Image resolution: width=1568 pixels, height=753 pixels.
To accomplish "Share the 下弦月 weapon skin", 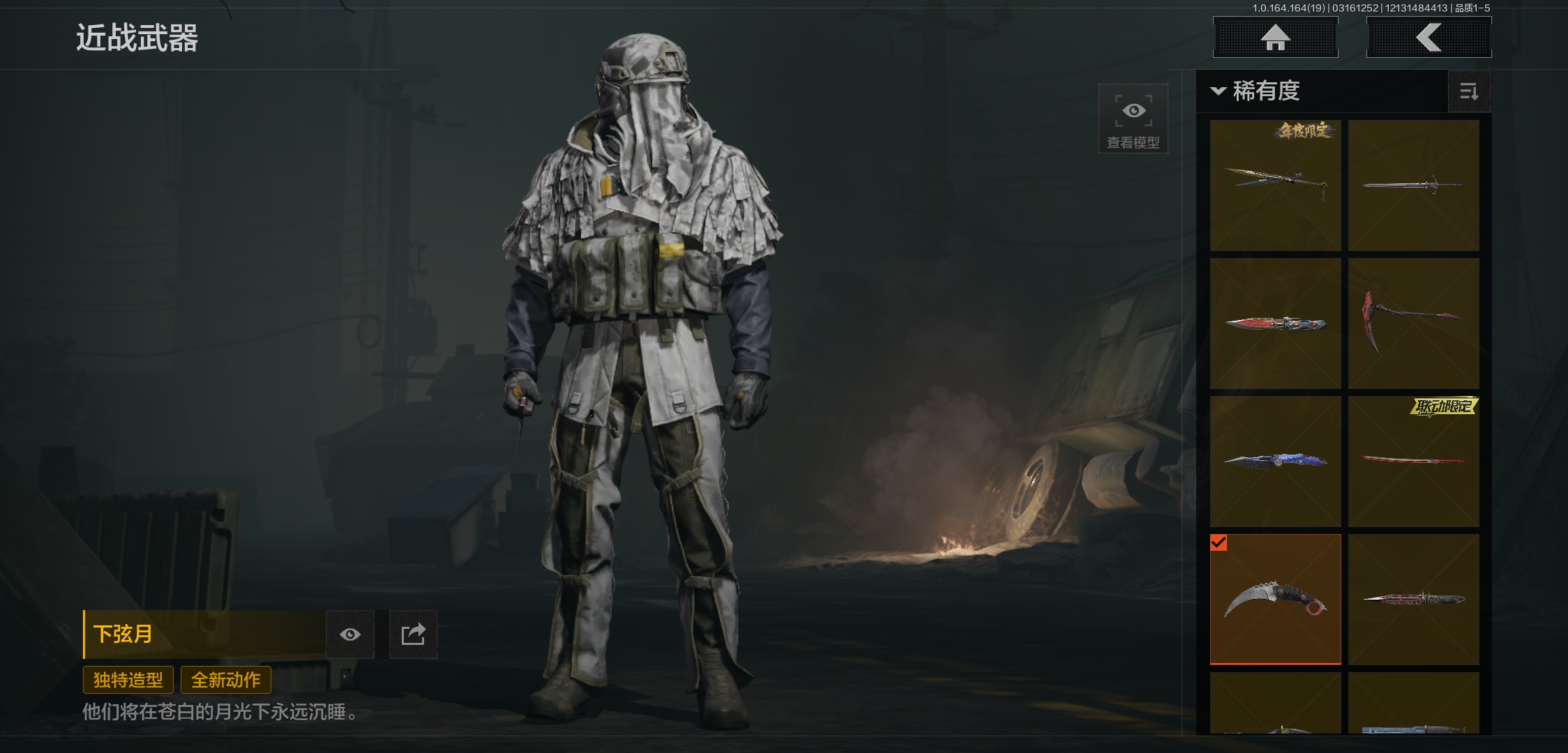I will pyautogui.click(x=413, y=634).
